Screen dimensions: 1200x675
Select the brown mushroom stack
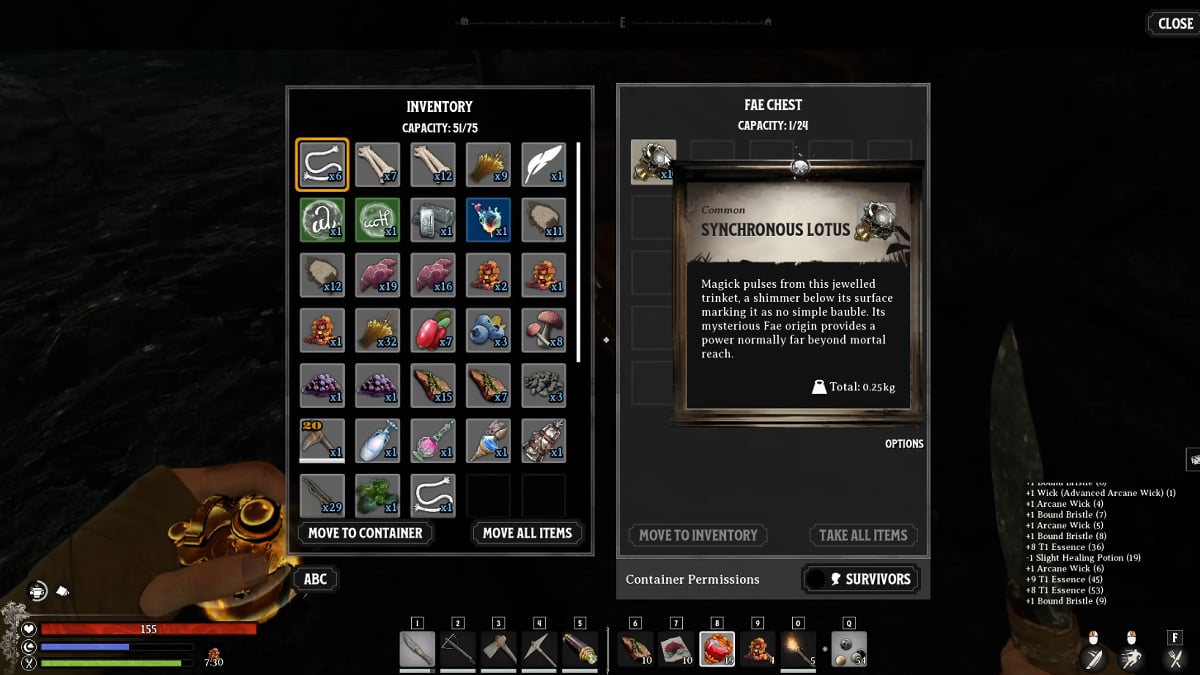pos(543,329)
